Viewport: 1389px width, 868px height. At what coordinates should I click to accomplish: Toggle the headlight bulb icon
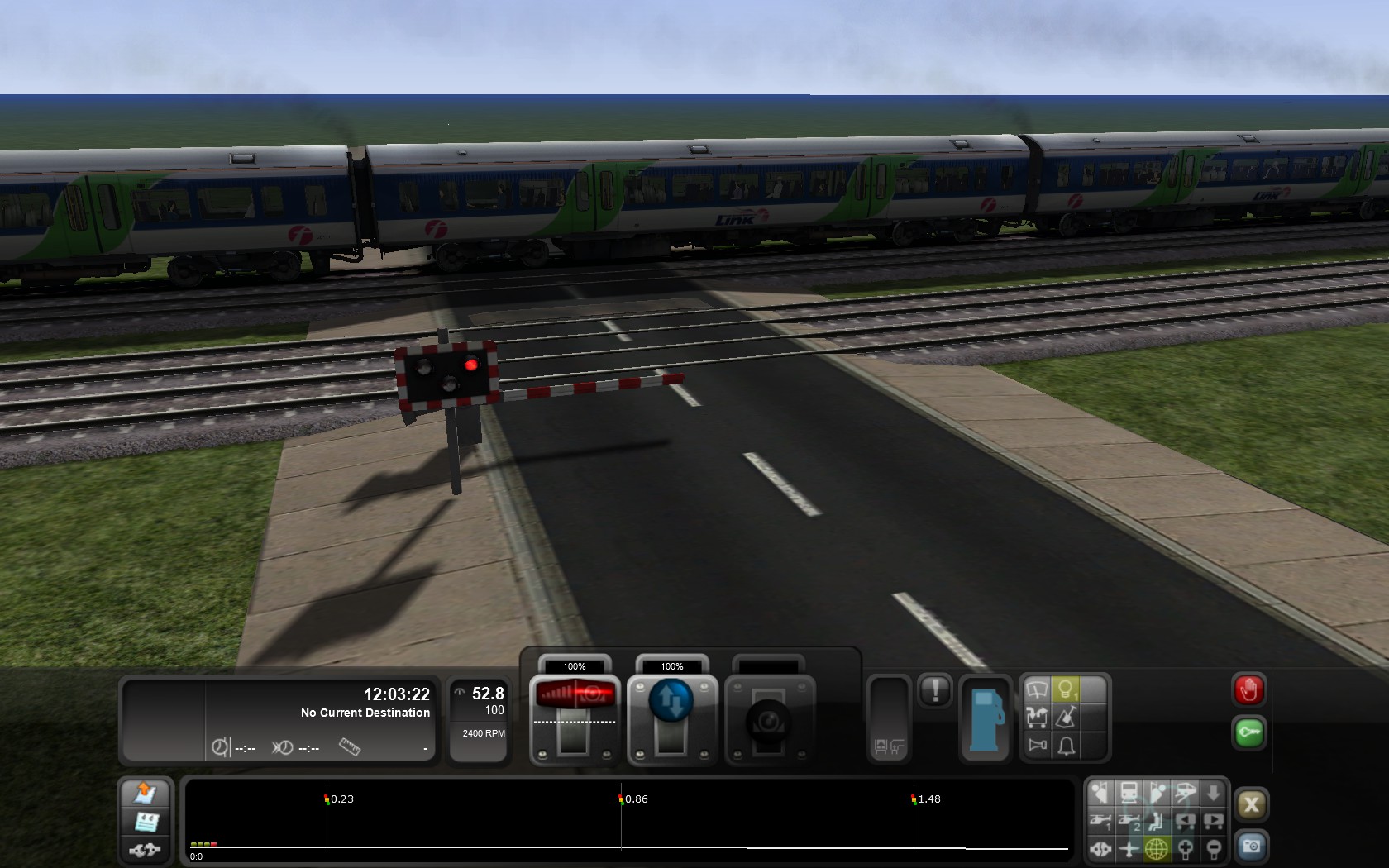[x=1066, y=689]
